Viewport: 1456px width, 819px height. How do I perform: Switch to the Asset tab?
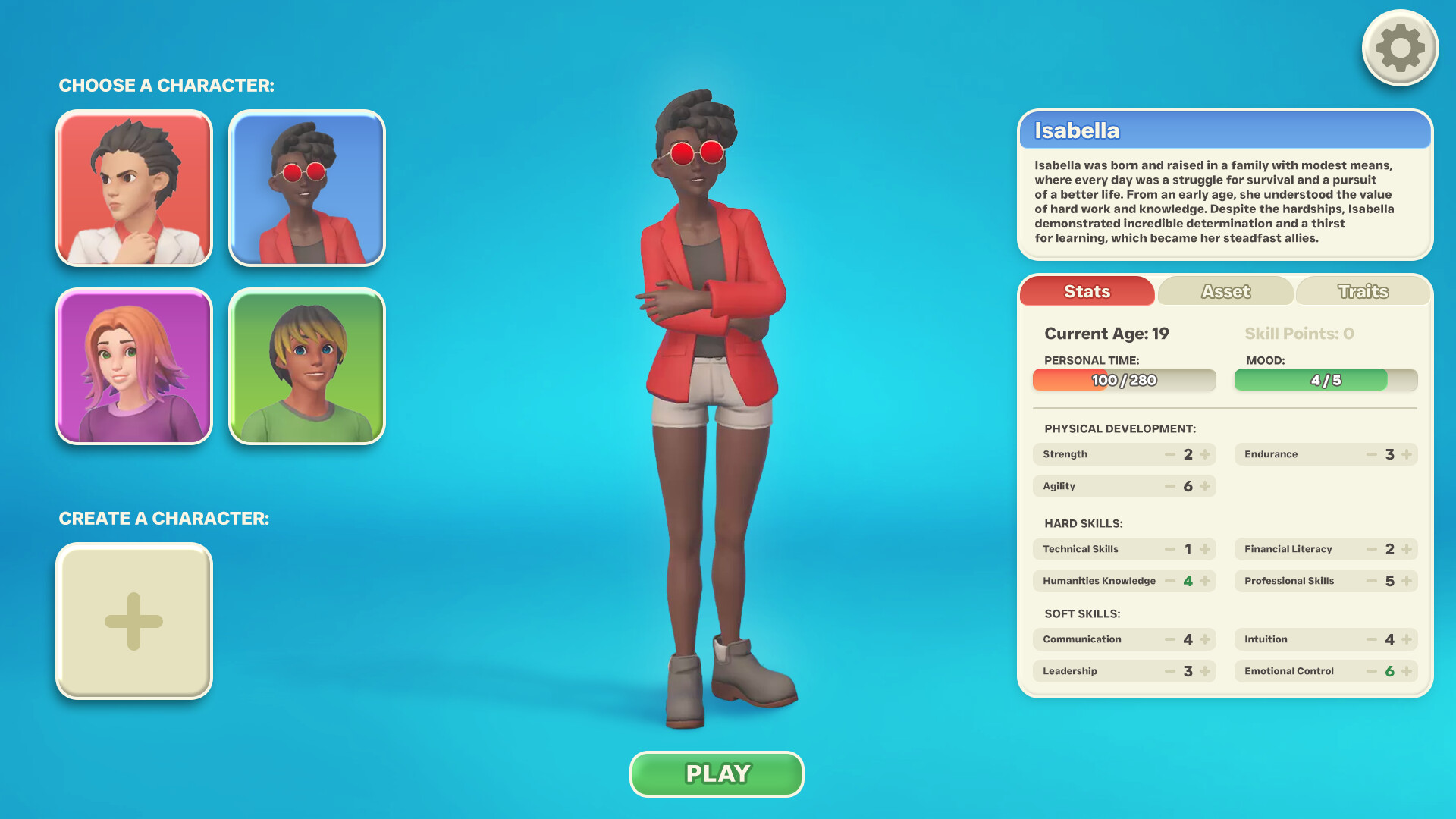click(x=1225, y=291)
